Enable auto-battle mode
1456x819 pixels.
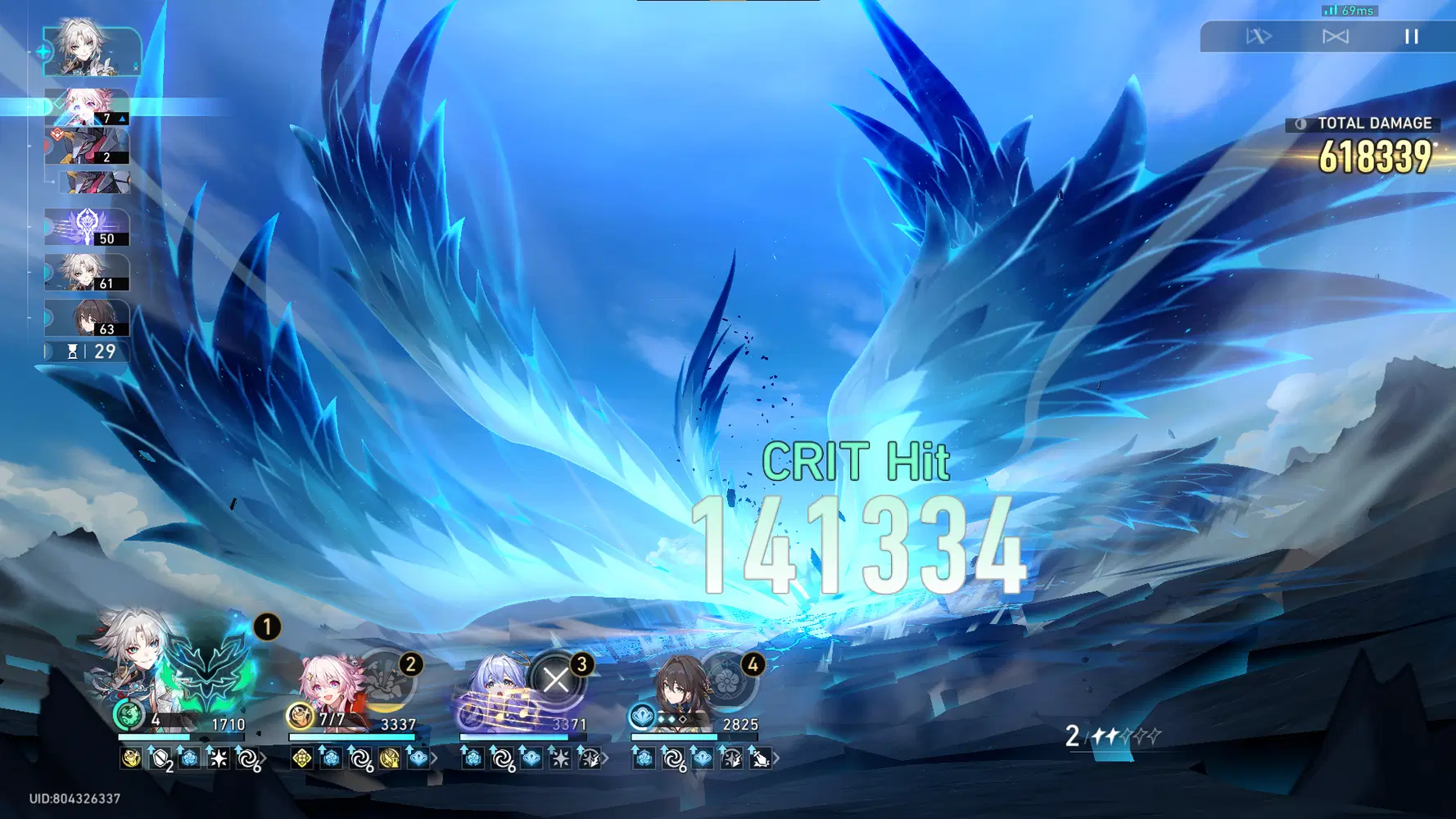[1260, 36]
